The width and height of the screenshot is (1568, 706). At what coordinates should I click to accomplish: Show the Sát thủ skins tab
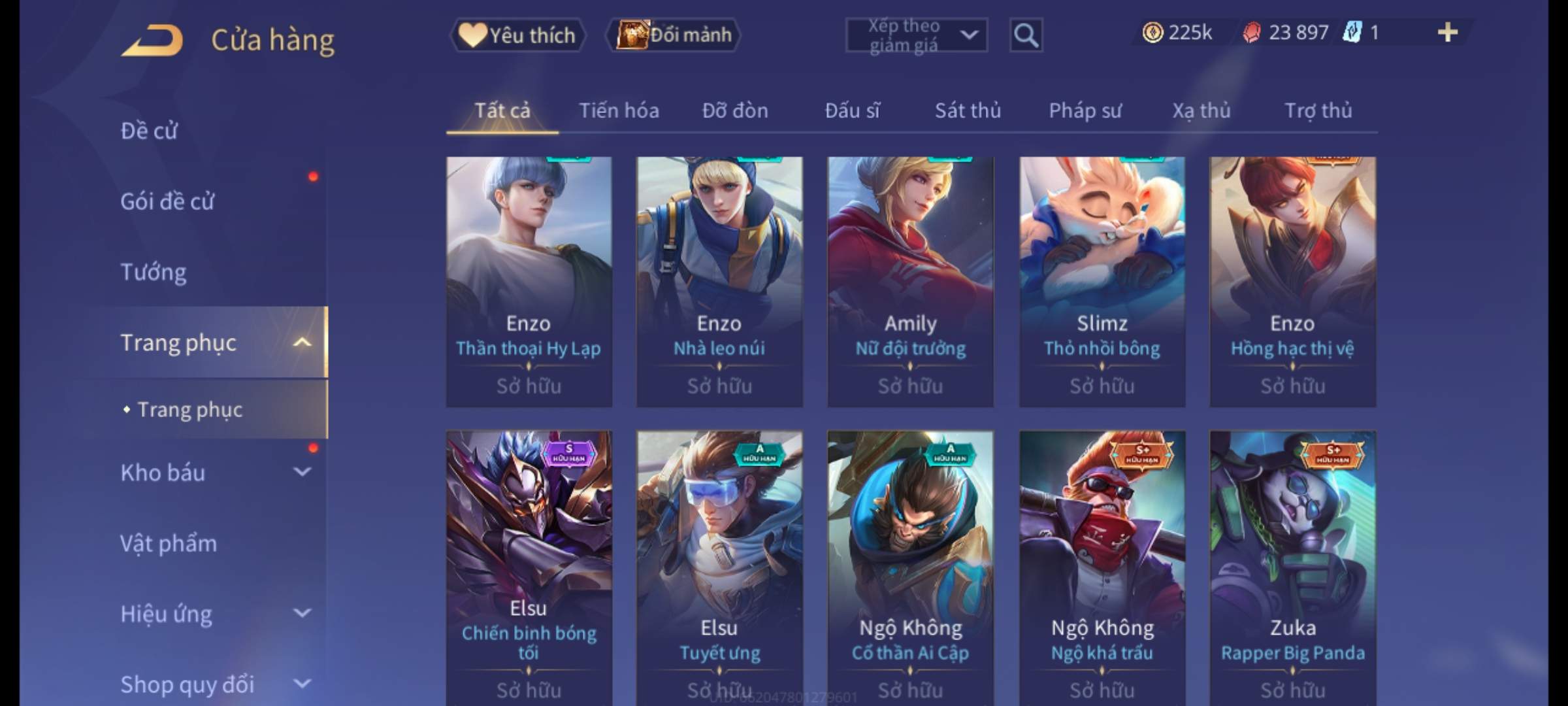968,110
